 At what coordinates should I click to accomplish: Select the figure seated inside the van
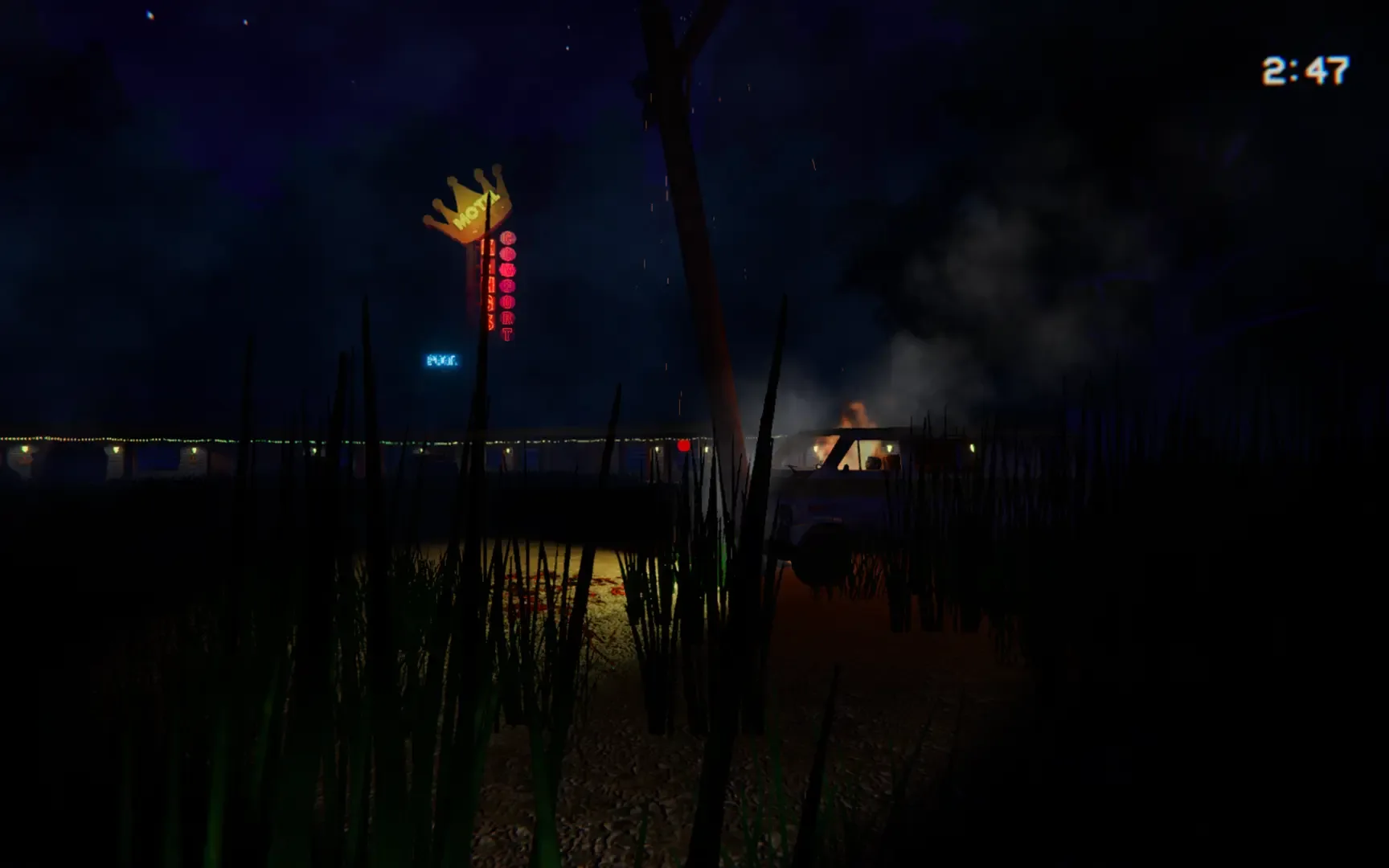(871, 463)
